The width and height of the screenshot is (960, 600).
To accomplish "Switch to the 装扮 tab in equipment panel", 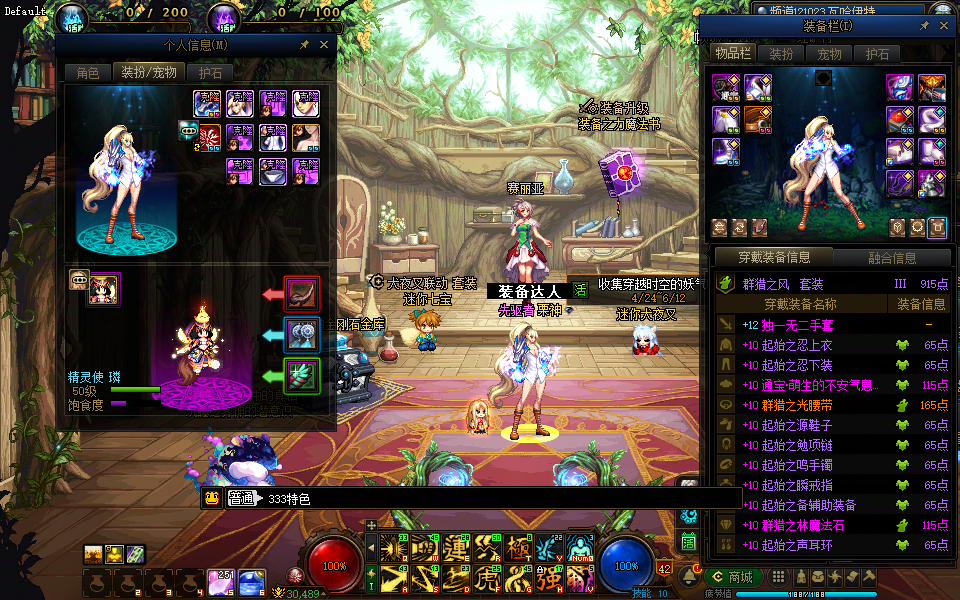I will click(x=781, y=54).
